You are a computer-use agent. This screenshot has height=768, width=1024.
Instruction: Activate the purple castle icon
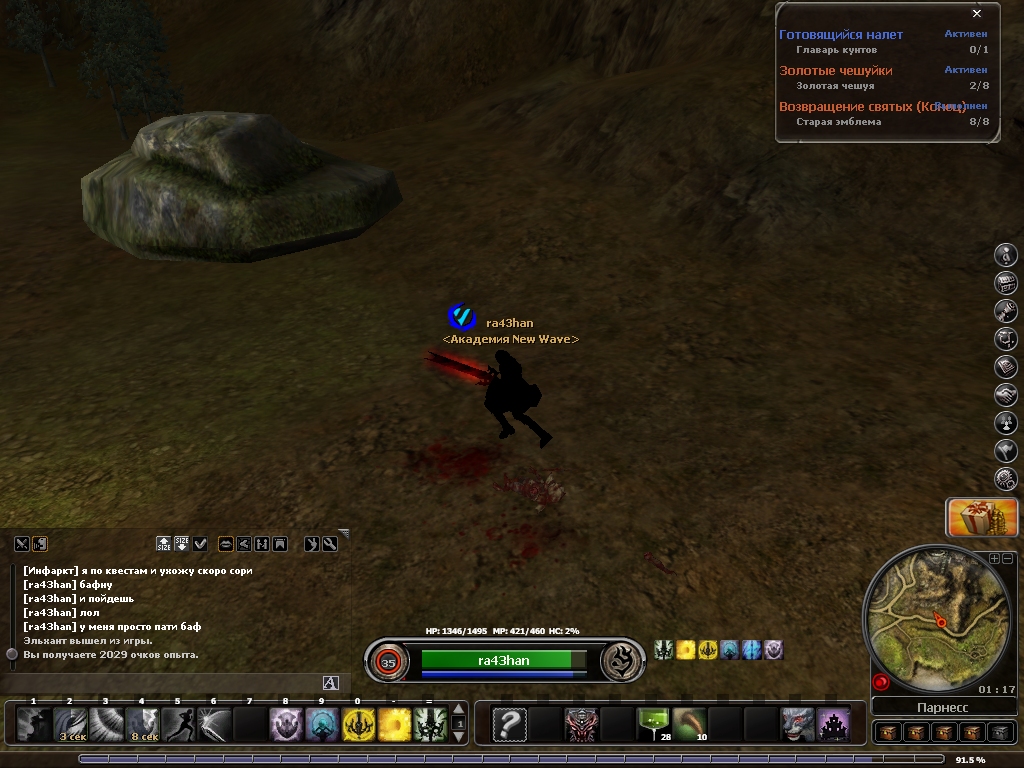click(832, 723)
